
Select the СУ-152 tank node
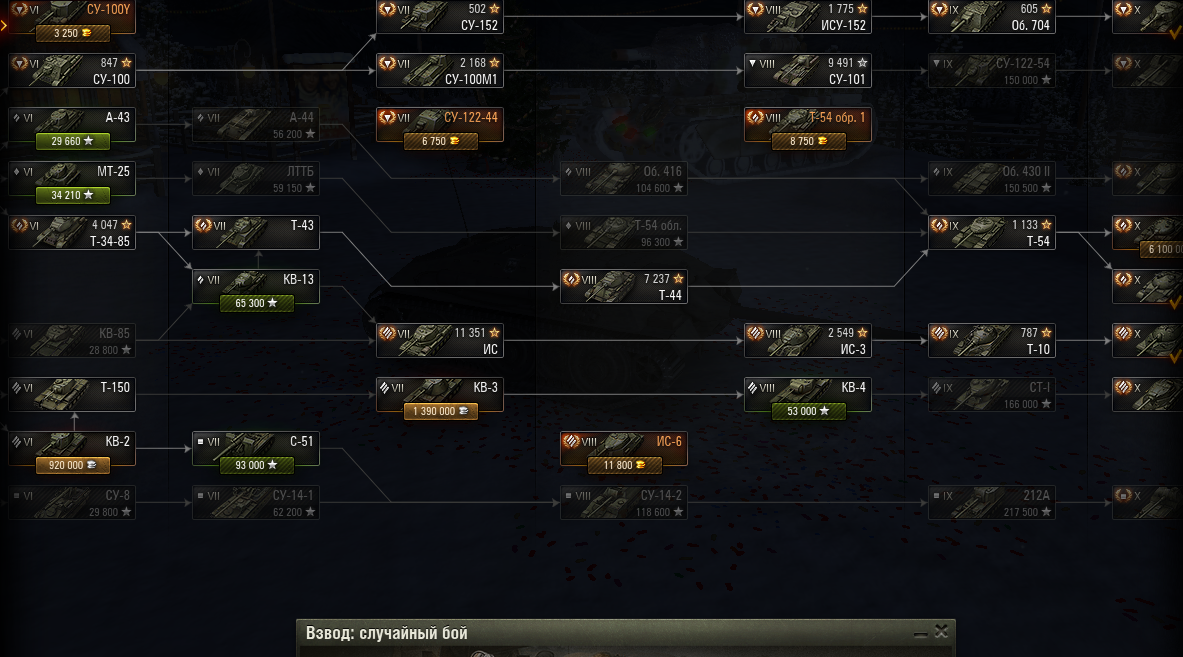[438, 17]
